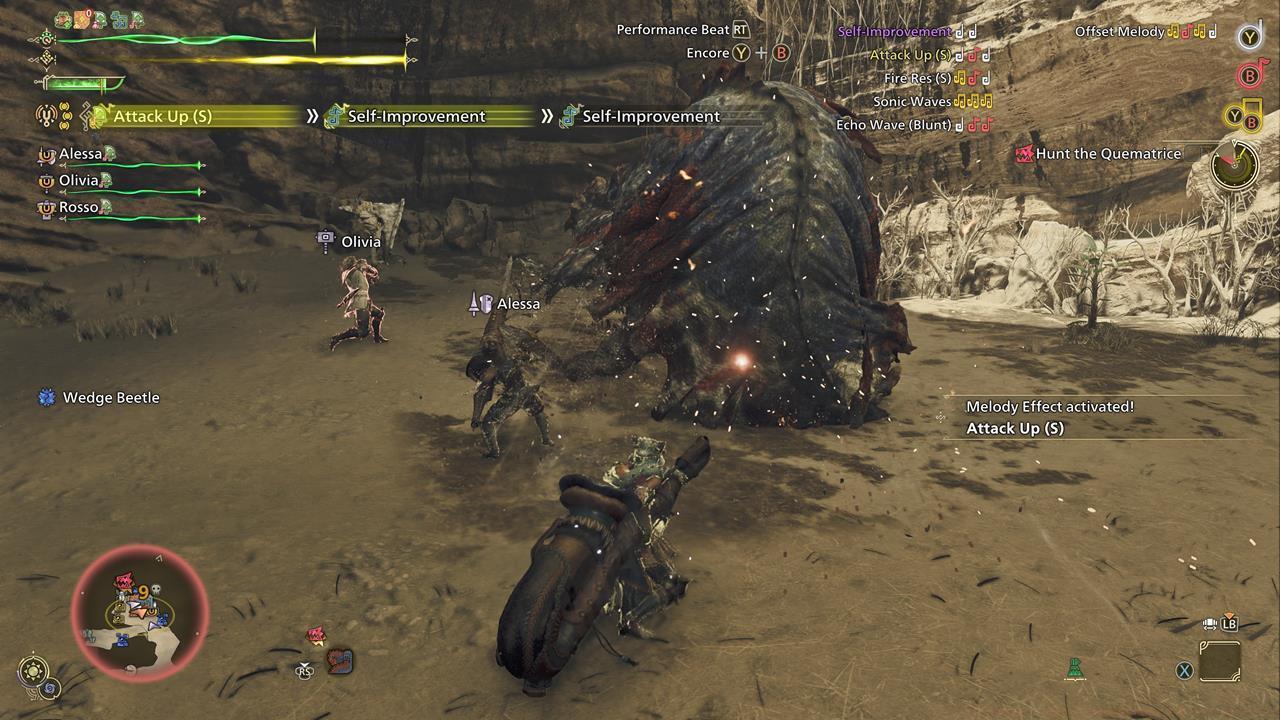The height and width of the screenshot is (720, 1280).
Task: Toggle the controller vibration icon above the item slot
Action: [x=1211, y=624]
